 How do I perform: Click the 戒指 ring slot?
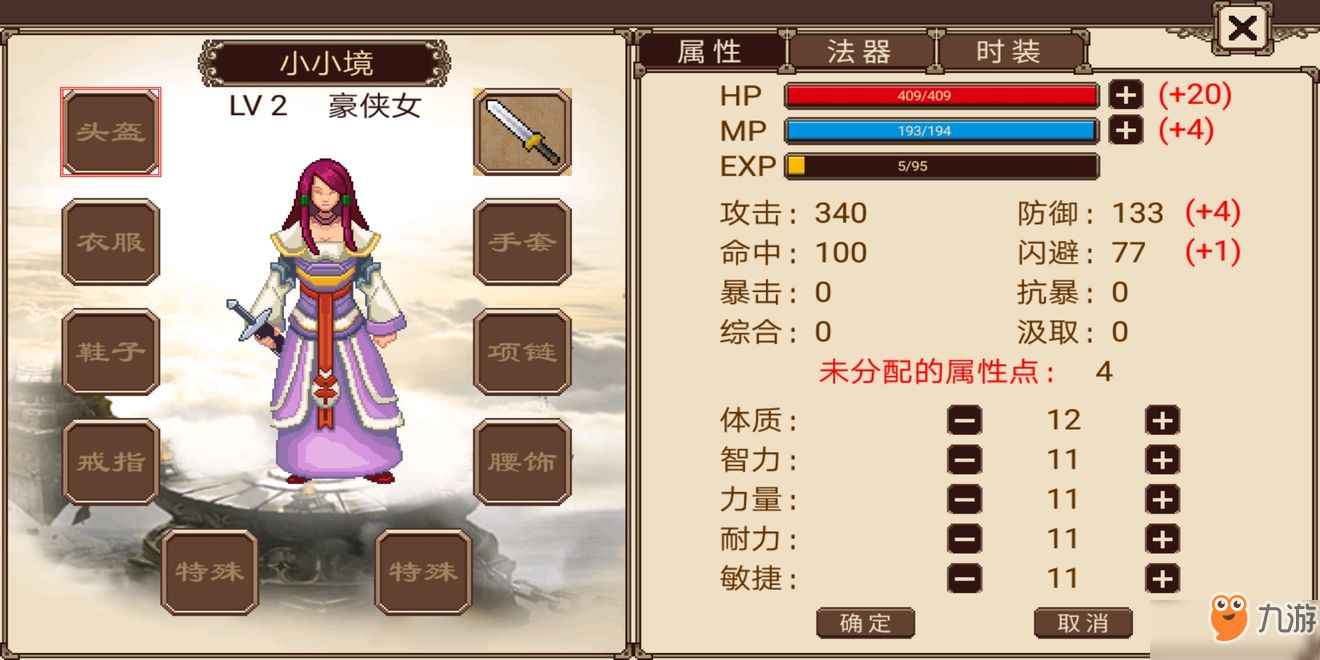(x=111, y=462)
